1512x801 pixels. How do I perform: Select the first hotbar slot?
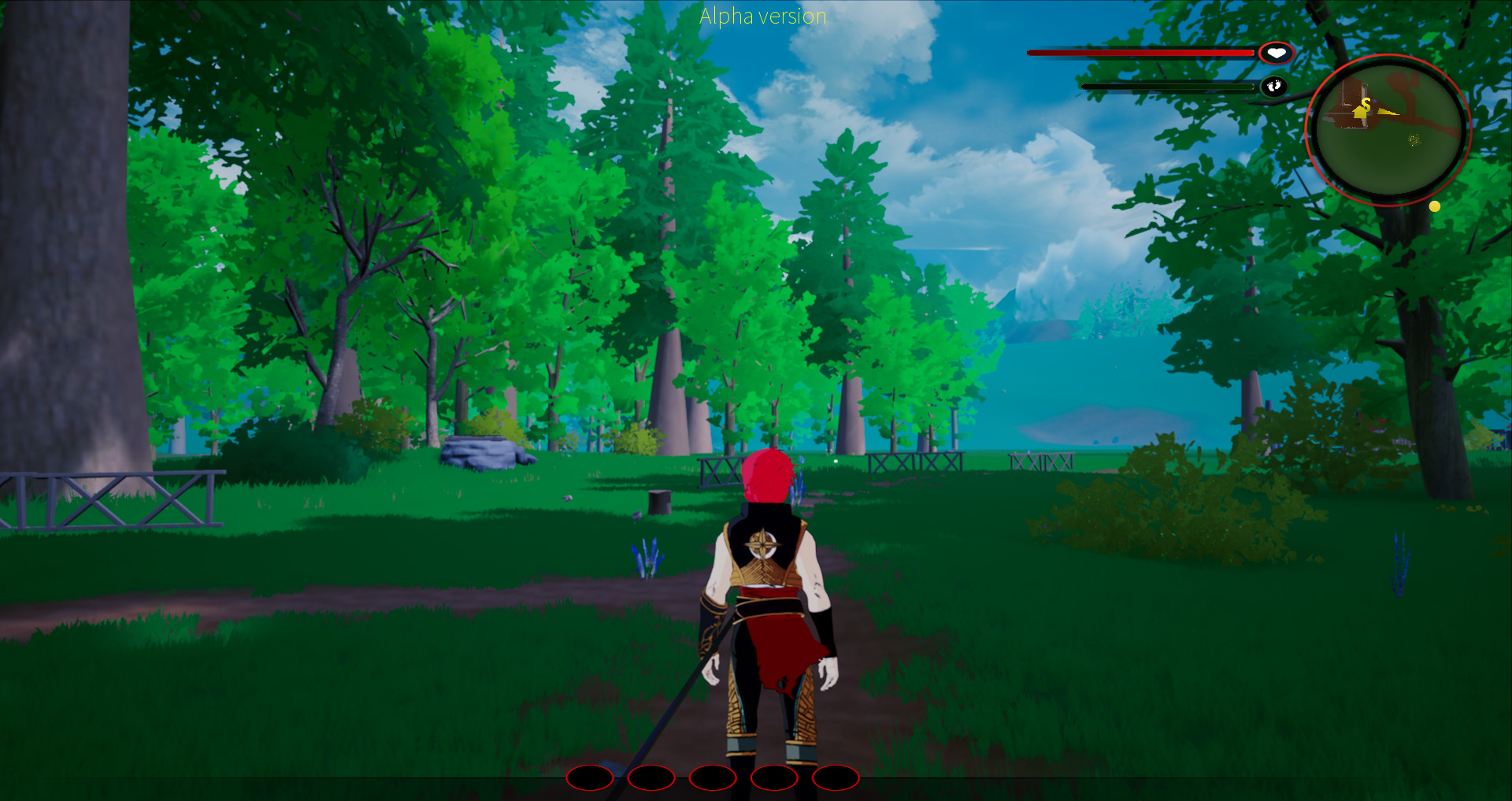[x=591, y=778]
